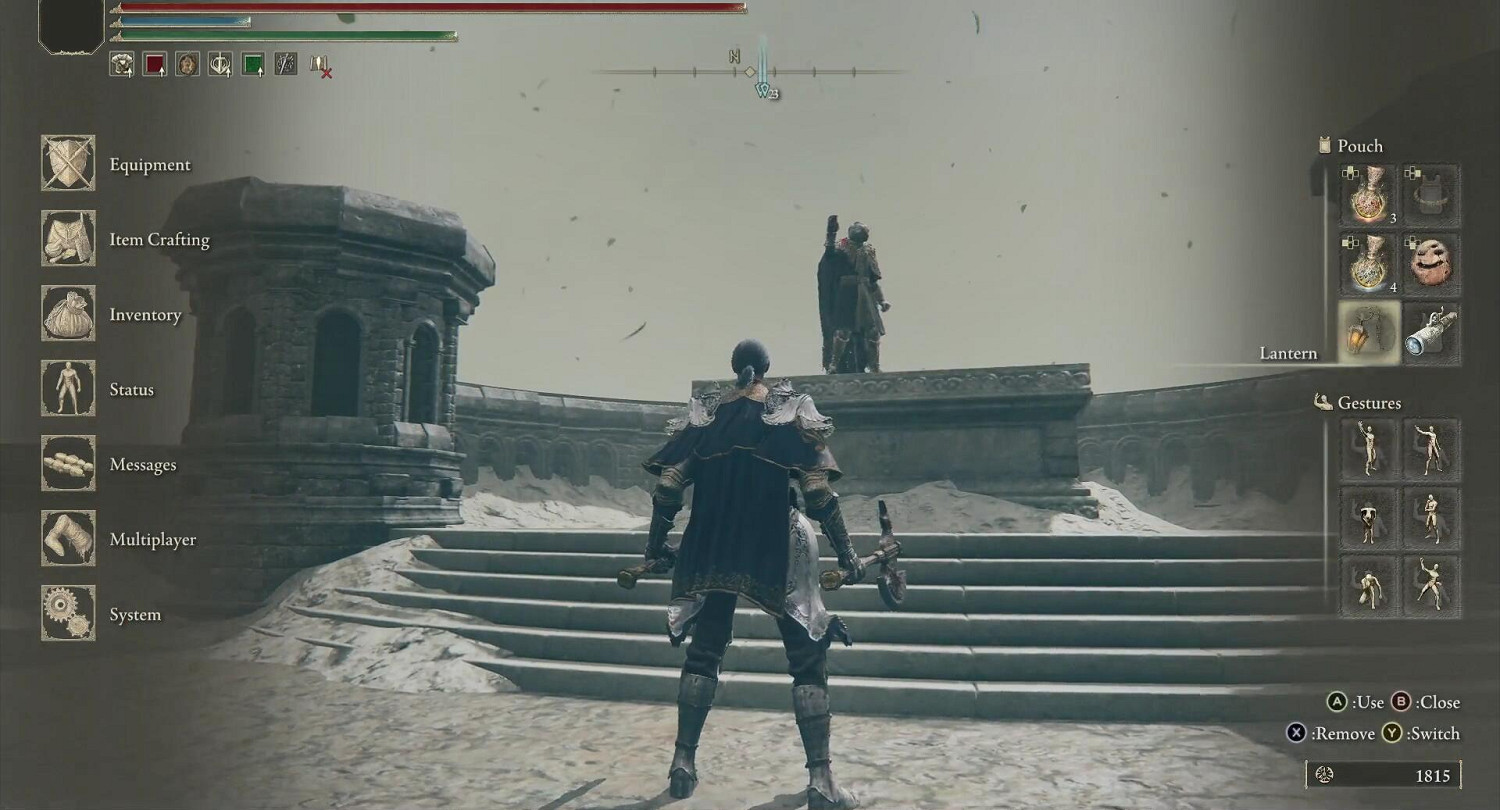The height and width of the screenshot is (810, 1500).
Task: Click the System gears icon
Action: (x=67, y=614)
